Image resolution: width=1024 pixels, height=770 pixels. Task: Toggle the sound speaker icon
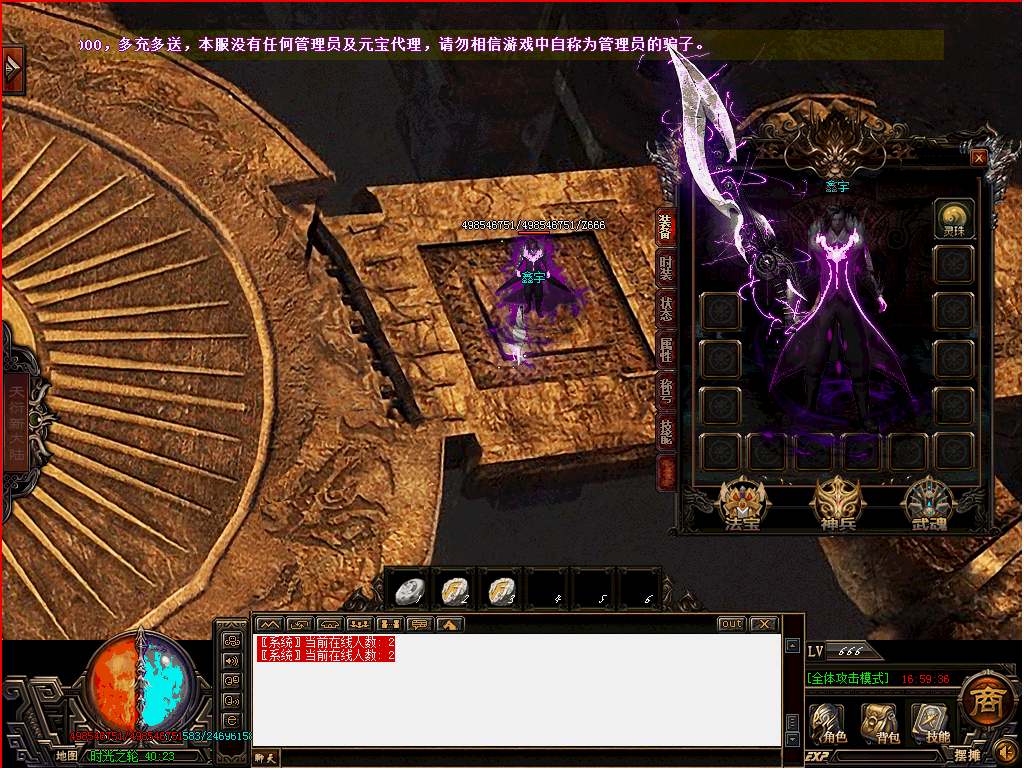(1006, 752)
